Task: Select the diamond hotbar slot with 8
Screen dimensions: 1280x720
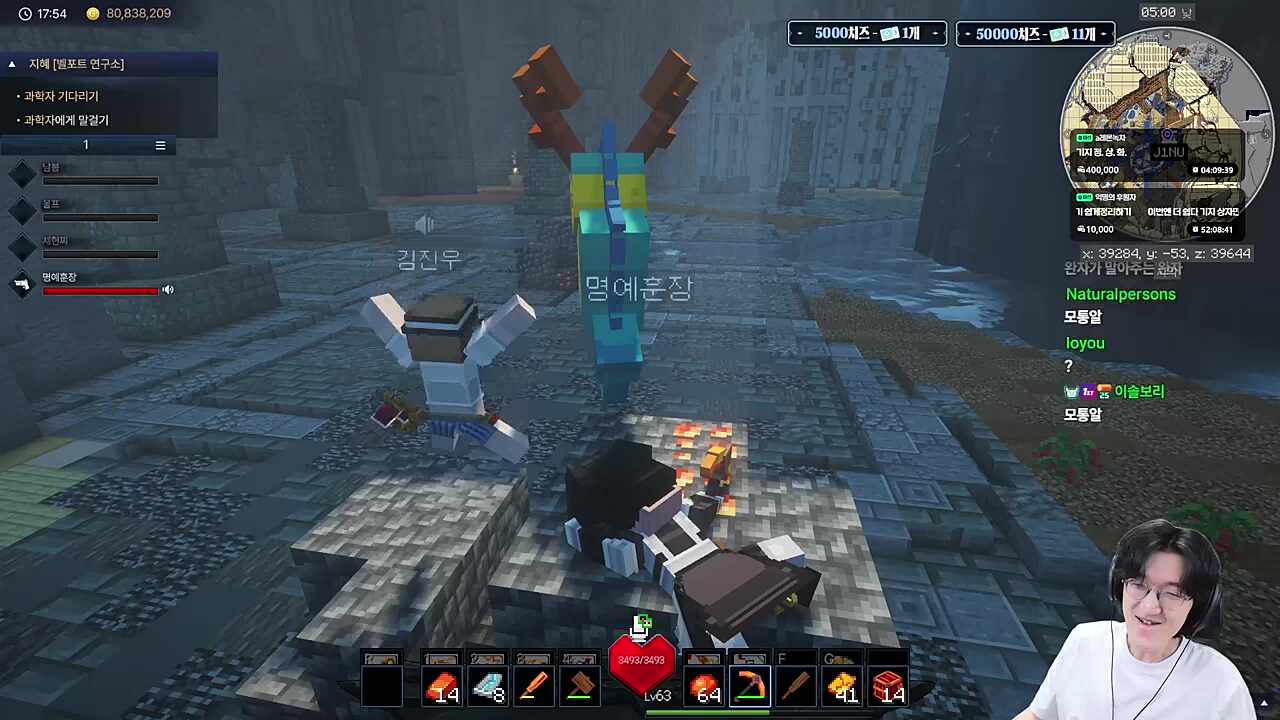Action: 488,687
